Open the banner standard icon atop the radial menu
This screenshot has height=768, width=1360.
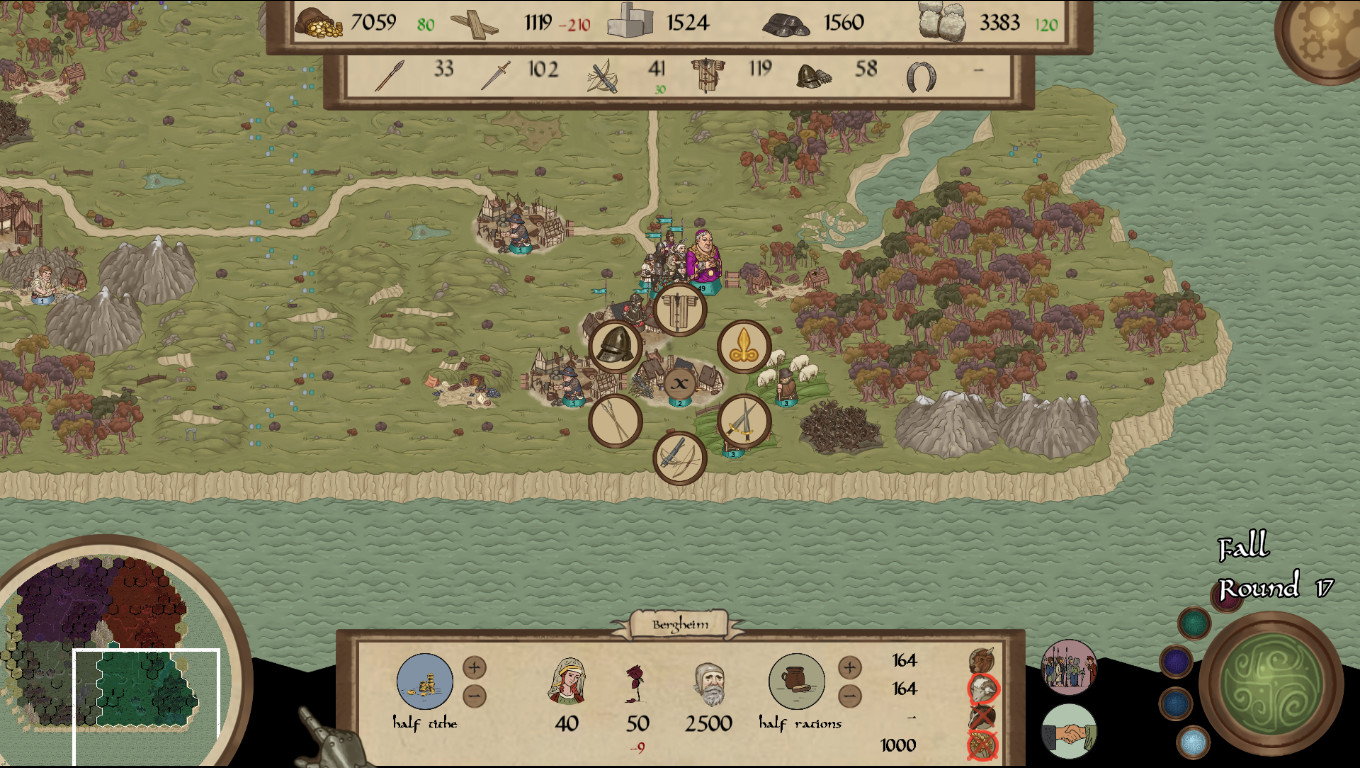(x=678, y=310)
